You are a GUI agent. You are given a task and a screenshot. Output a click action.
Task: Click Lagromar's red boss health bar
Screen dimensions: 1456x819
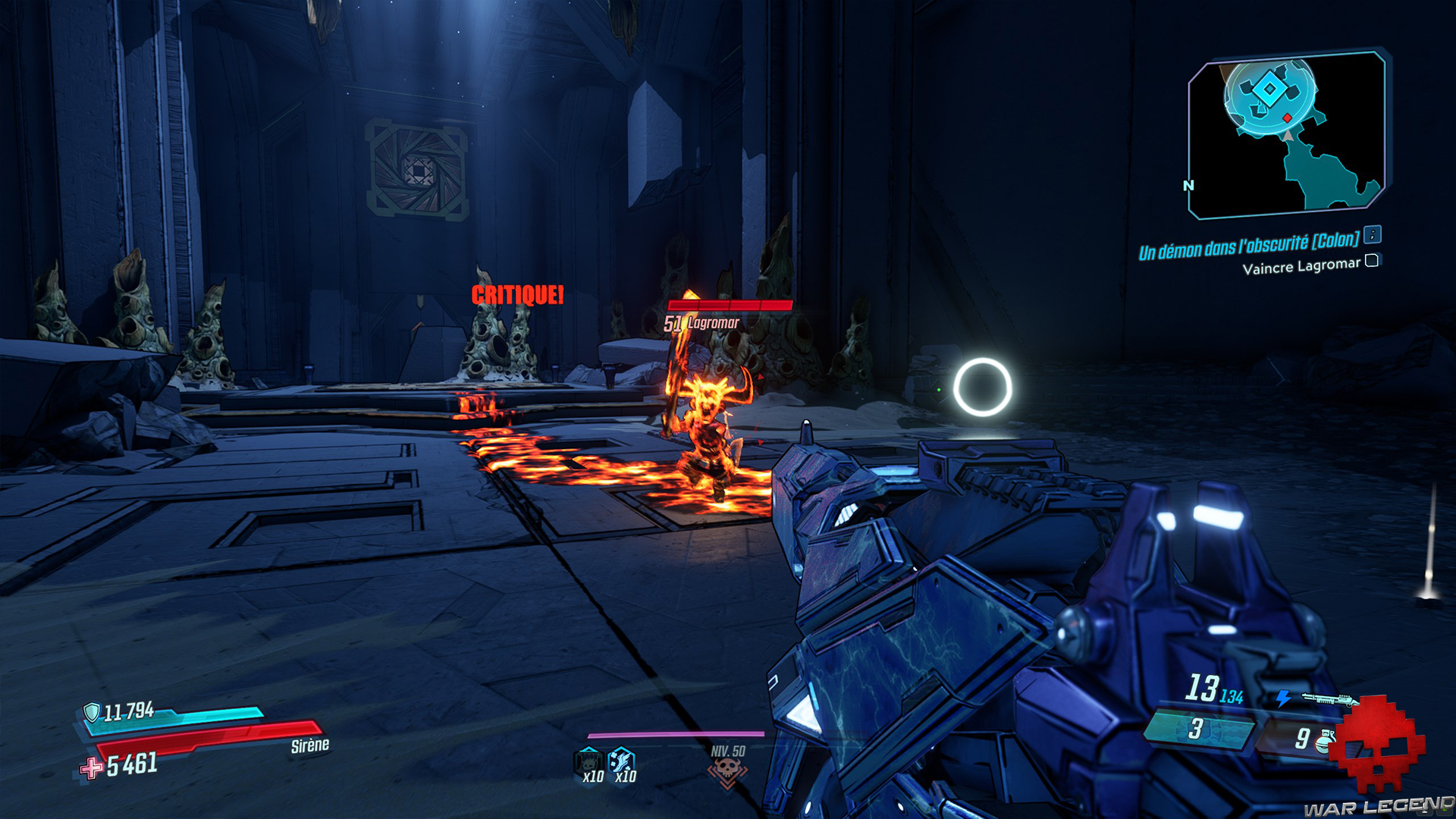[730, 307]
